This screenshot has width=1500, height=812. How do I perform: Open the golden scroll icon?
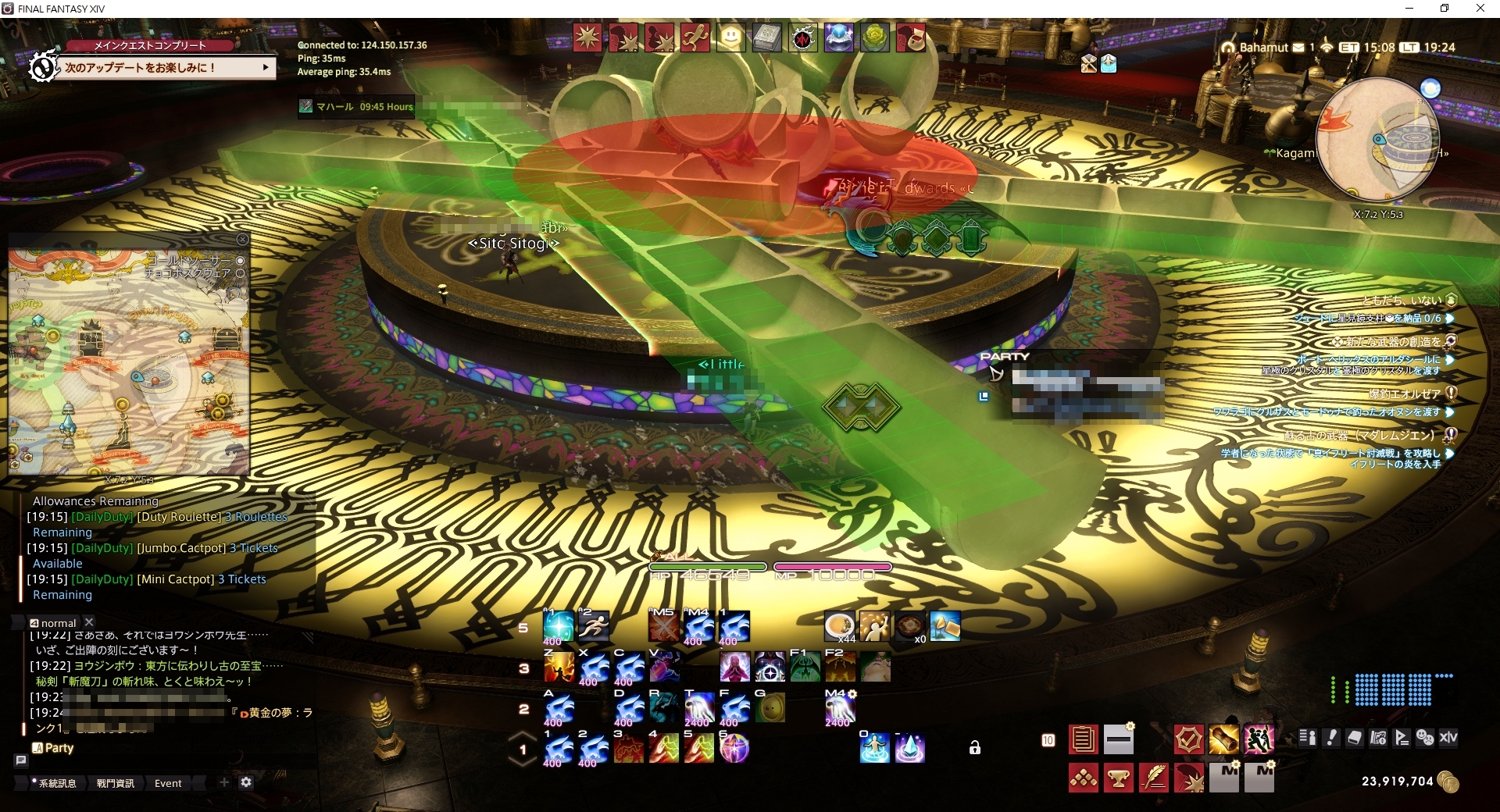[1223, 739]
